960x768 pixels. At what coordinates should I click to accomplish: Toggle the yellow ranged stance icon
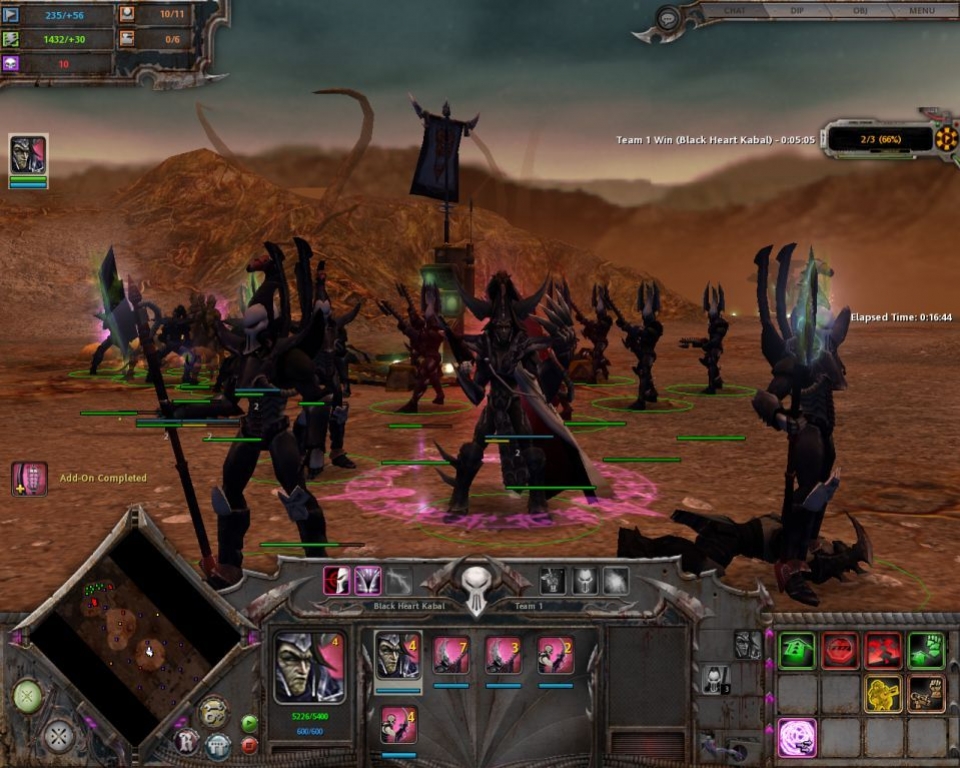click(883, 694)
